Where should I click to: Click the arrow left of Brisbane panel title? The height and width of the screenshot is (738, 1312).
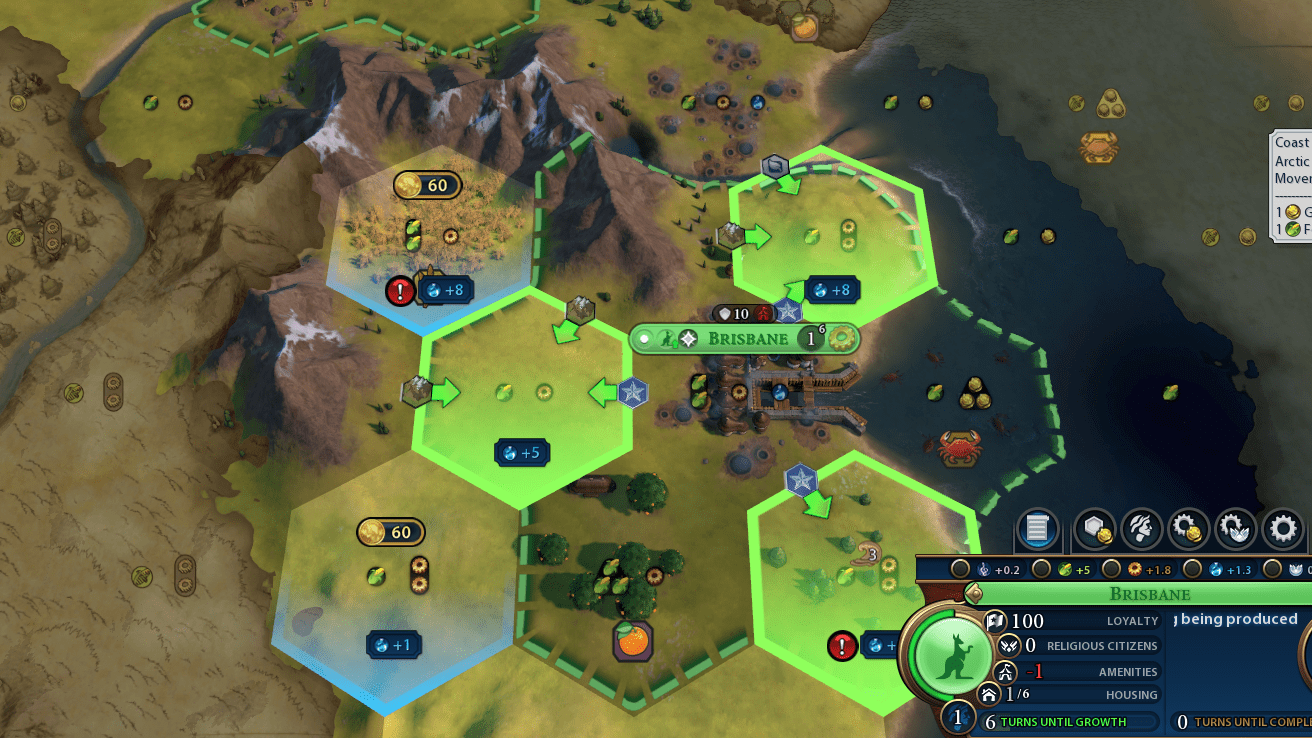pos(973,594)
